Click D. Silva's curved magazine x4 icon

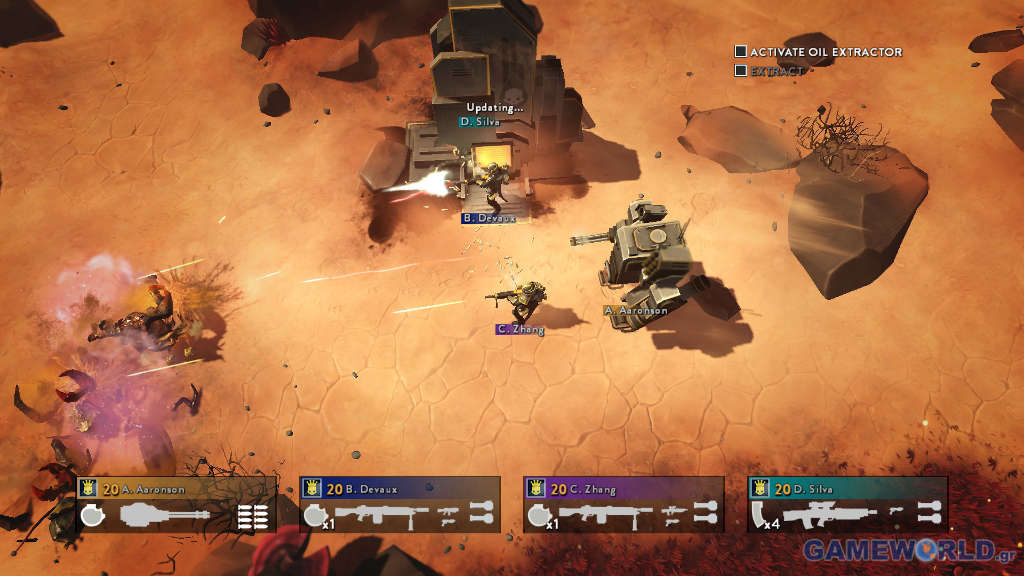[765, 516]
